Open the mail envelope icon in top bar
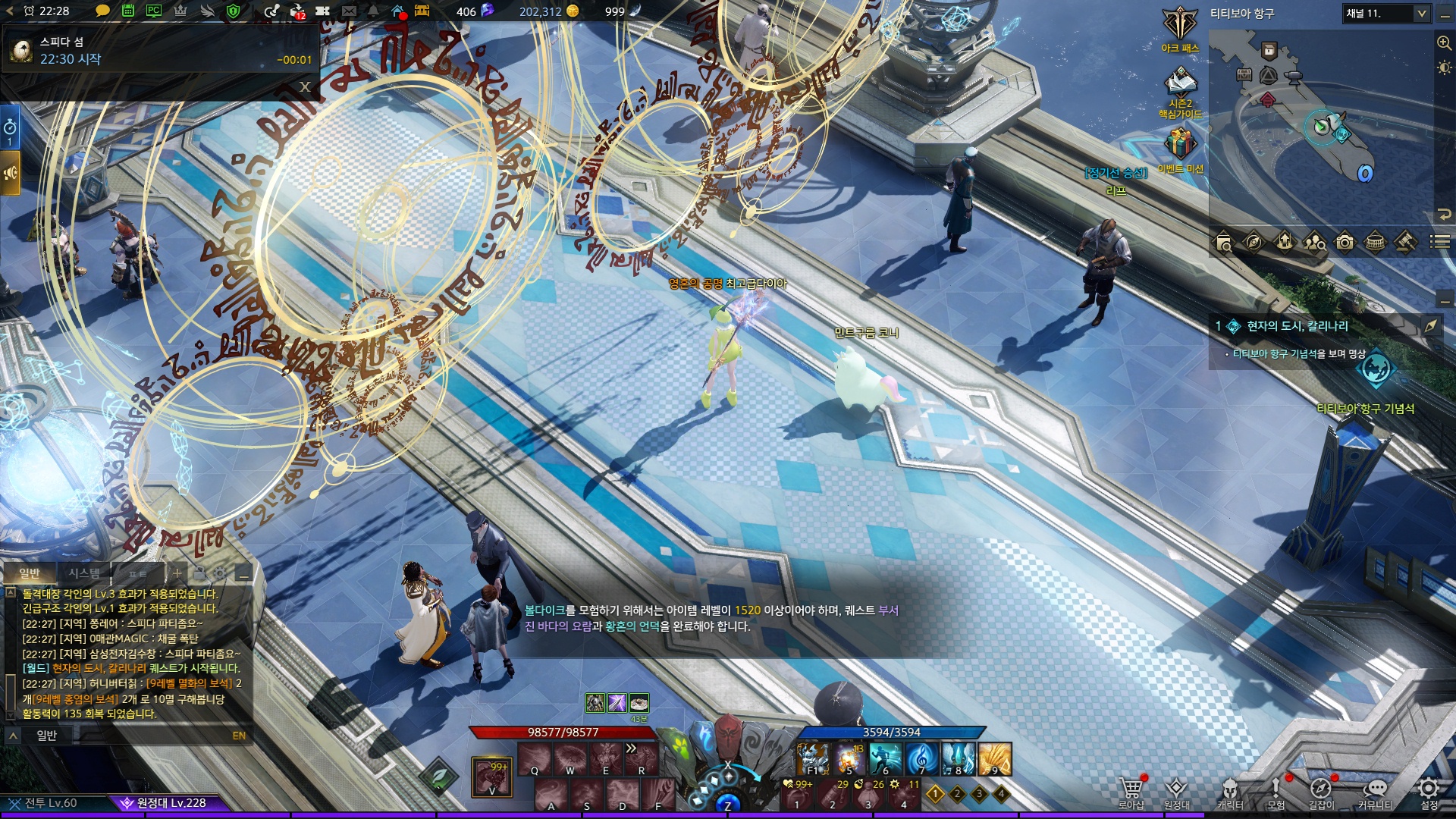The height and width of the screenshot is (819, 1456). point(349,11)
